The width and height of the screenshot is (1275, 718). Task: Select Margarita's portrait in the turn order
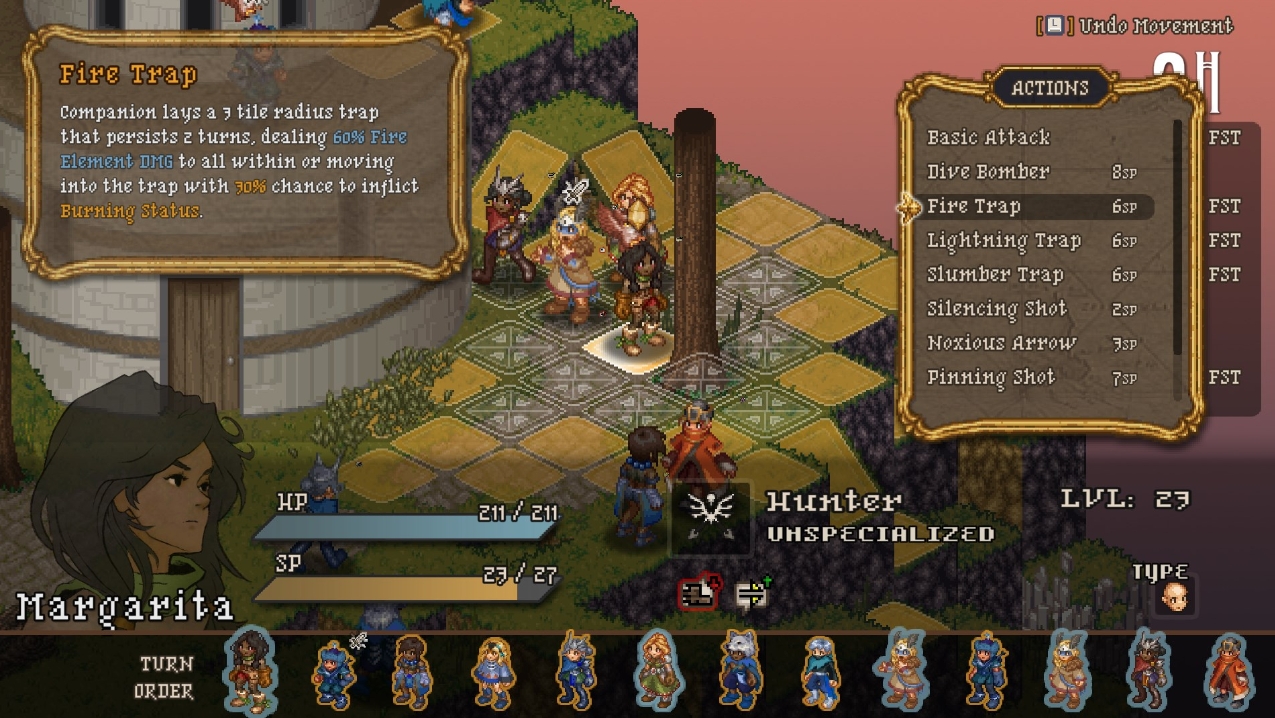(249, 671)
